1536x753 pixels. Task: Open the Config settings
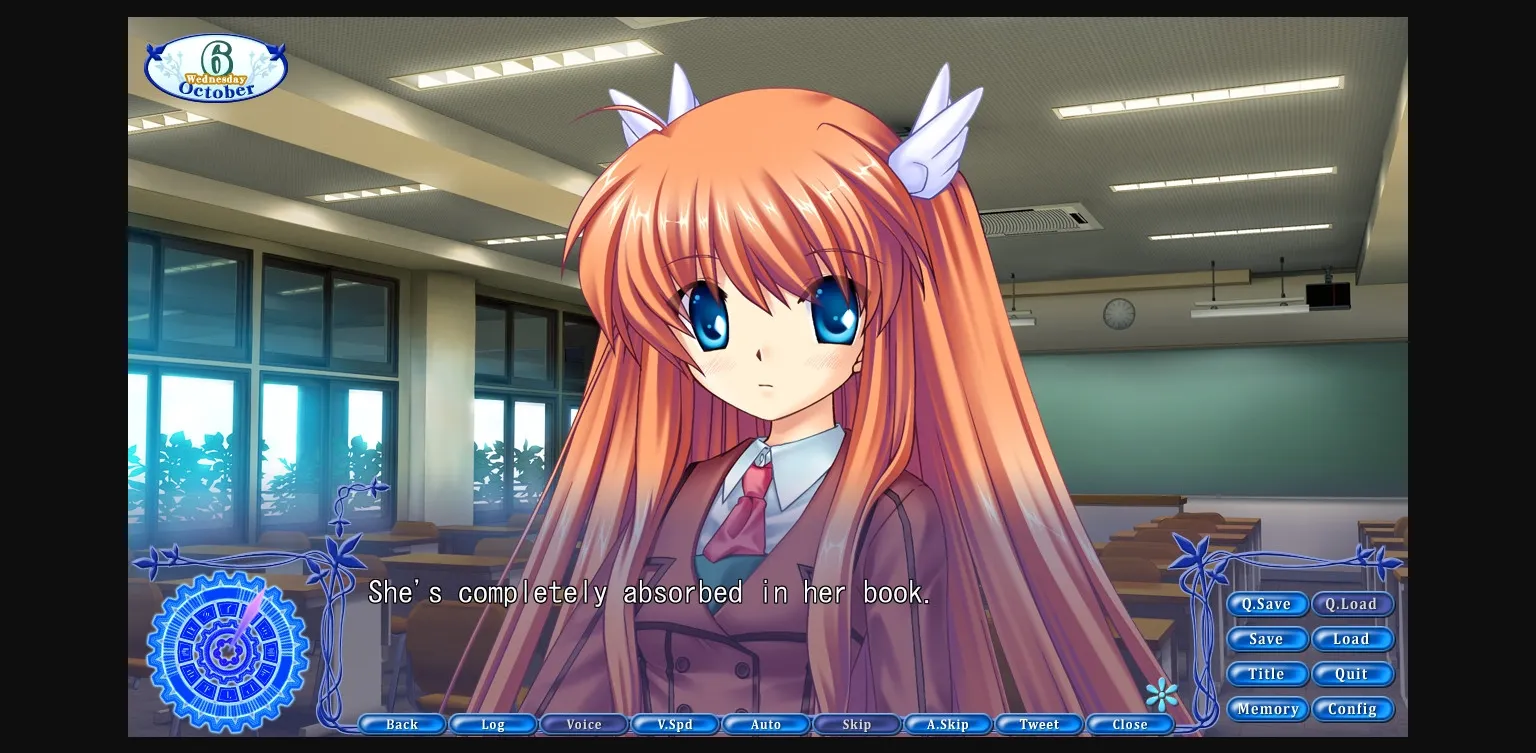(x=1353, y=709)
